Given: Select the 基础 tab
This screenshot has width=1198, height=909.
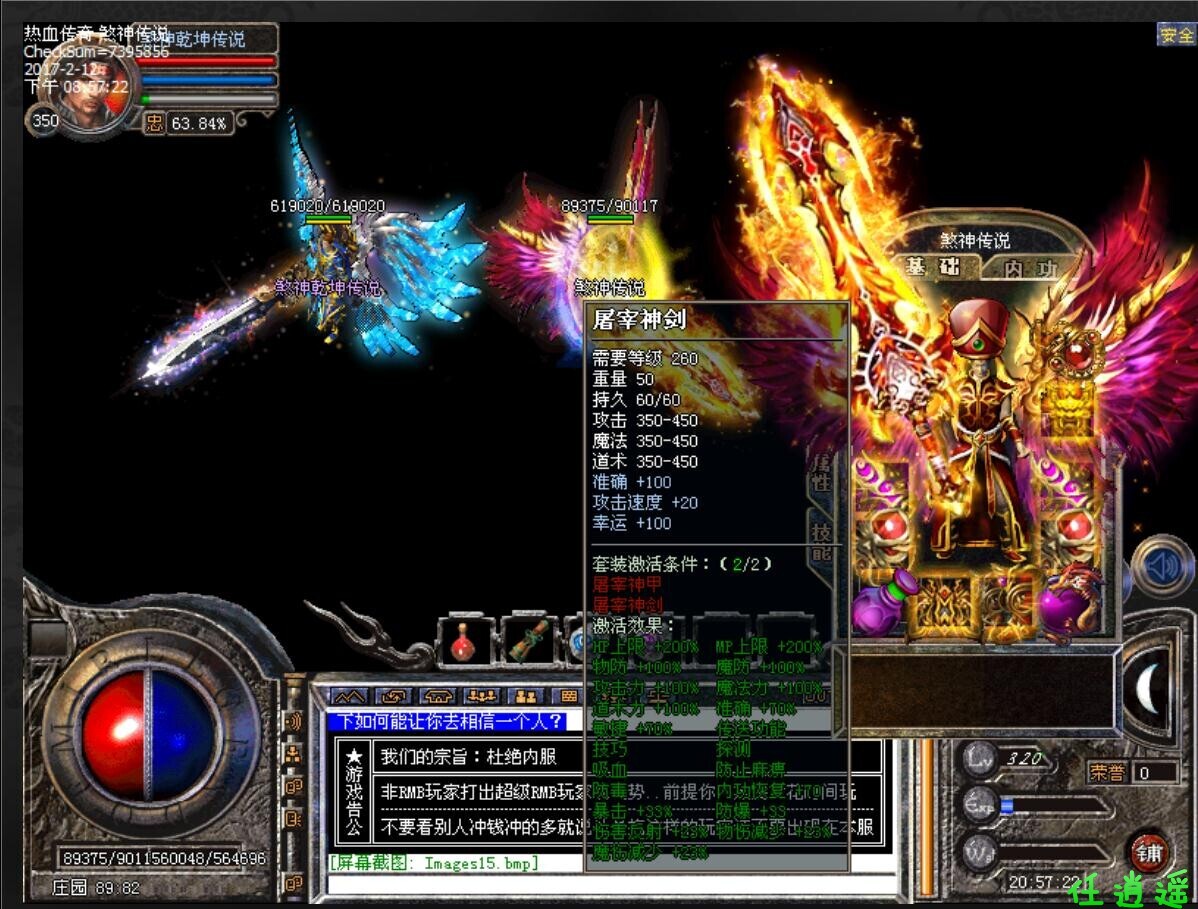Looking at the screenshot, I should (x=933, y=267).
